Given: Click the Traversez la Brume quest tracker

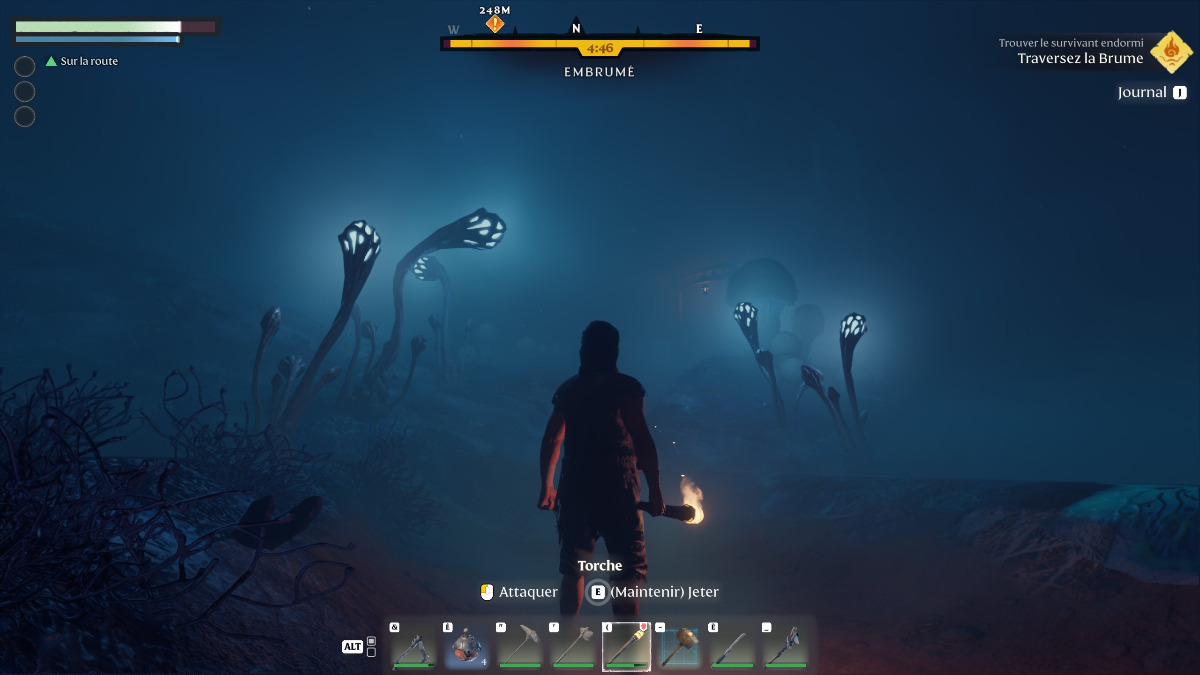Looking at the screenshot, I should (x=1080, y=58).
